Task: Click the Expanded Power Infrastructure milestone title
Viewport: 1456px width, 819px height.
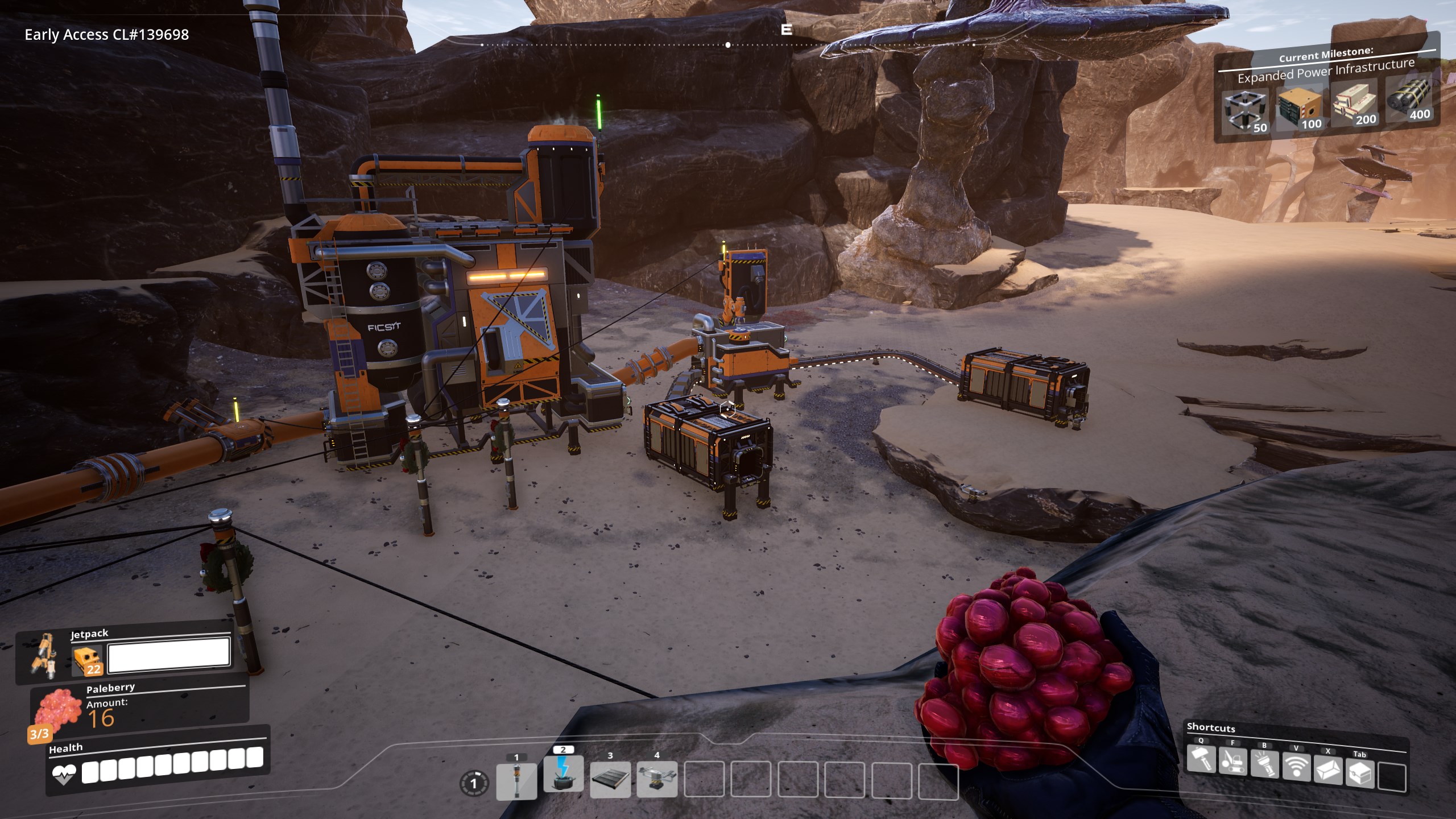Action: coord(1326,71)
